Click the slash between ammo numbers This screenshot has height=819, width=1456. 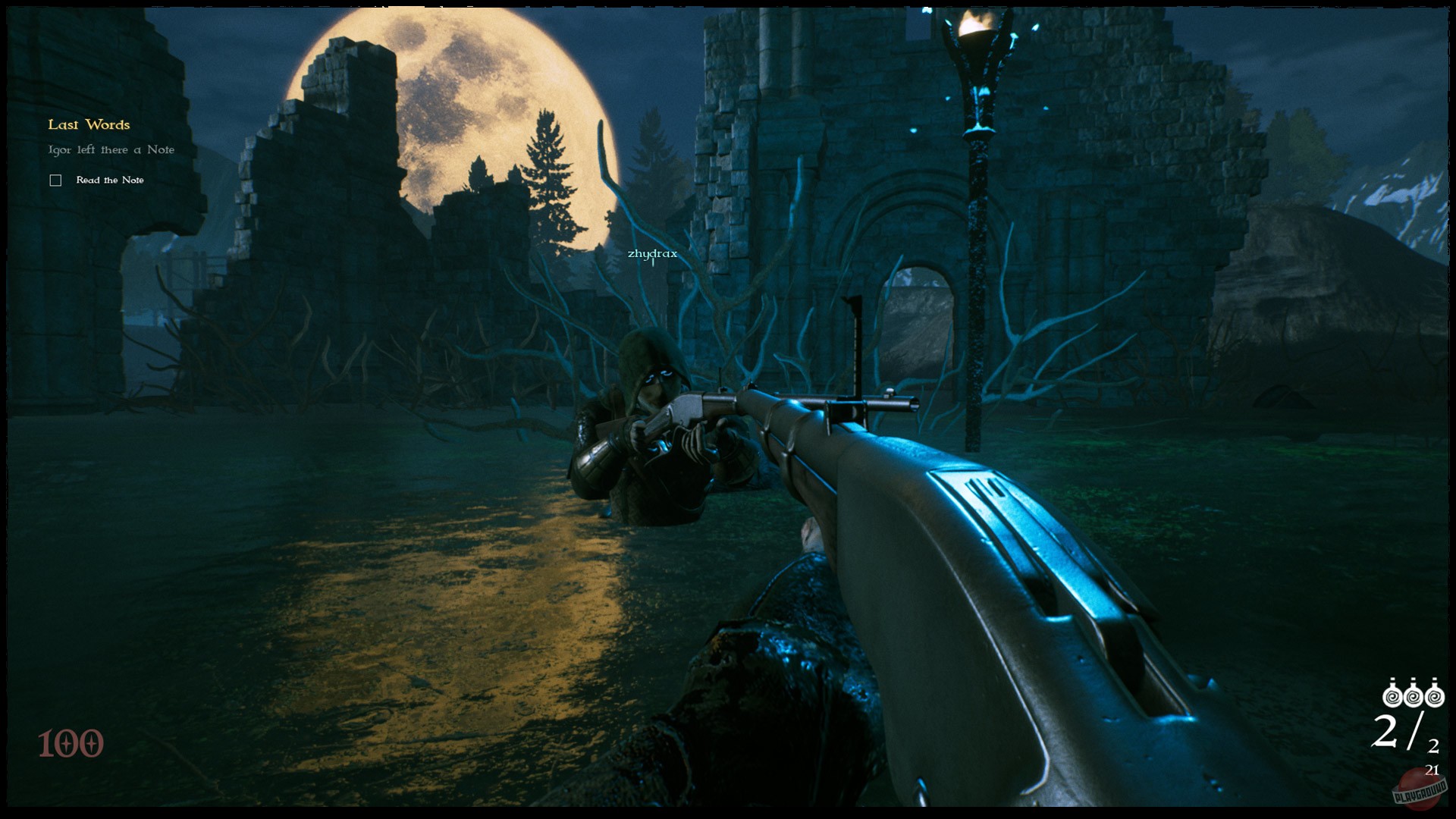(x=1416, y=730)
